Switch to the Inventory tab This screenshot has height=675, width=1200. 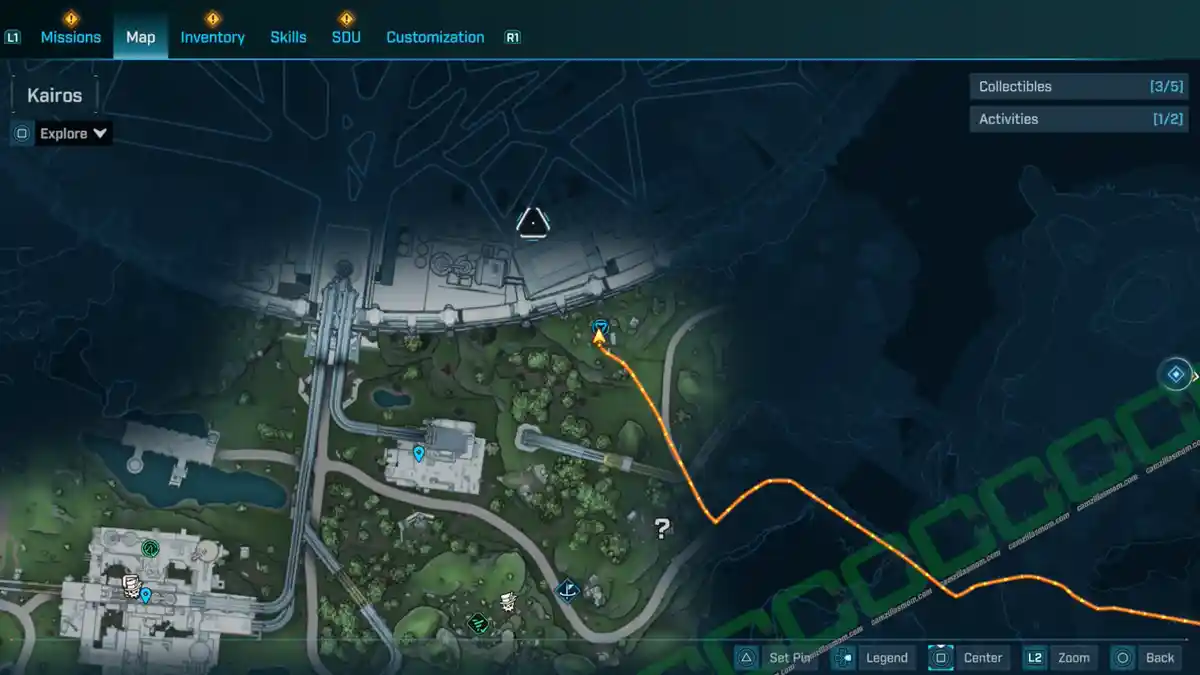[x=212, y=37]
